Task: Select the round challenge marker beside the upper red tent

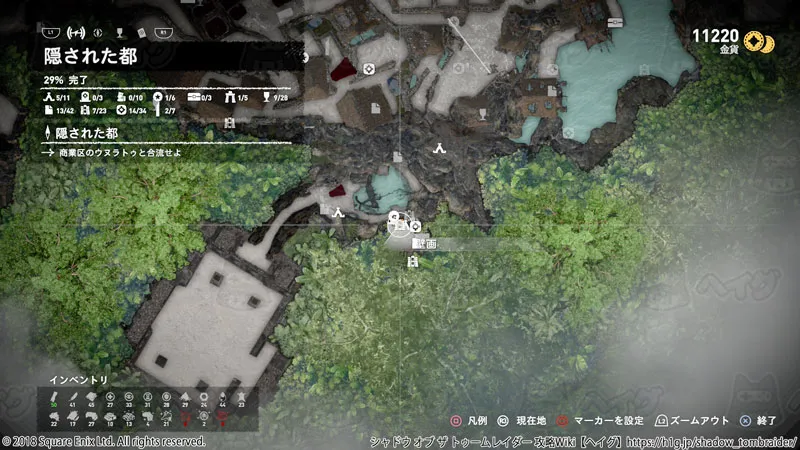Action: point(369,68)
